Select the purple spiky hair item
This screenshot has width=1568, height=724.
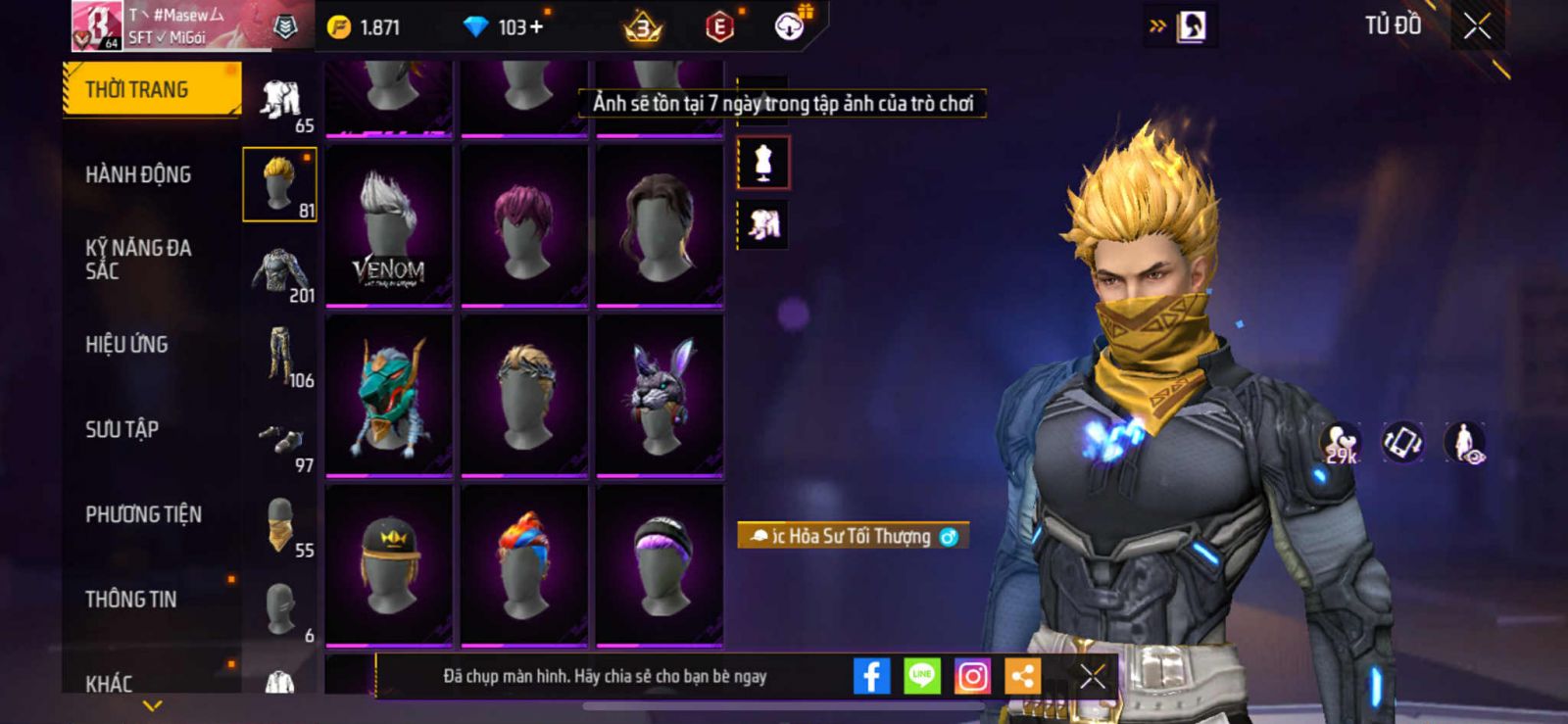pos(524,225)
